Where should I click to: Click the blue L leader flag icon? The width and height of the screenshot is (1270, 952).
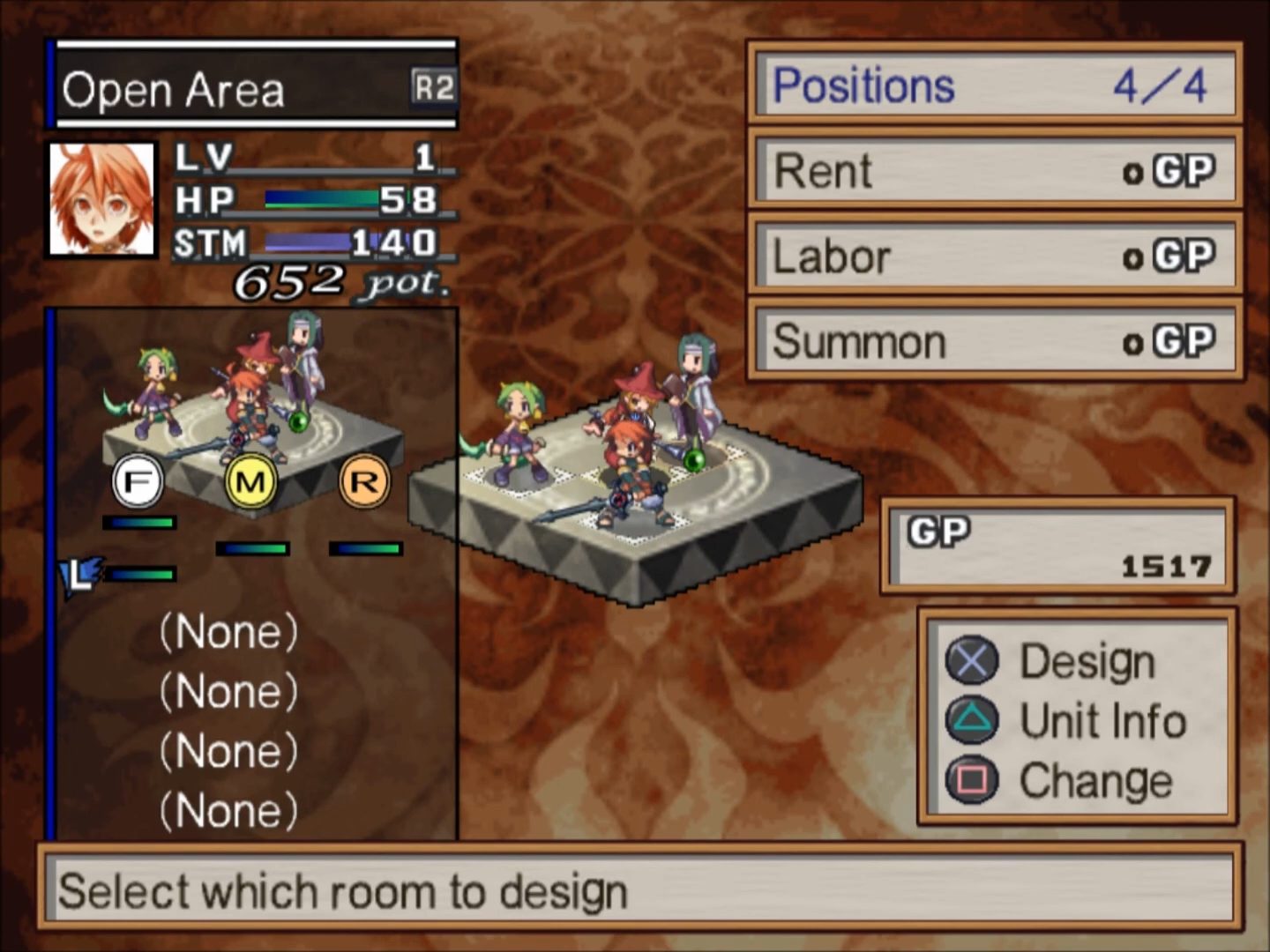point(80,576)
